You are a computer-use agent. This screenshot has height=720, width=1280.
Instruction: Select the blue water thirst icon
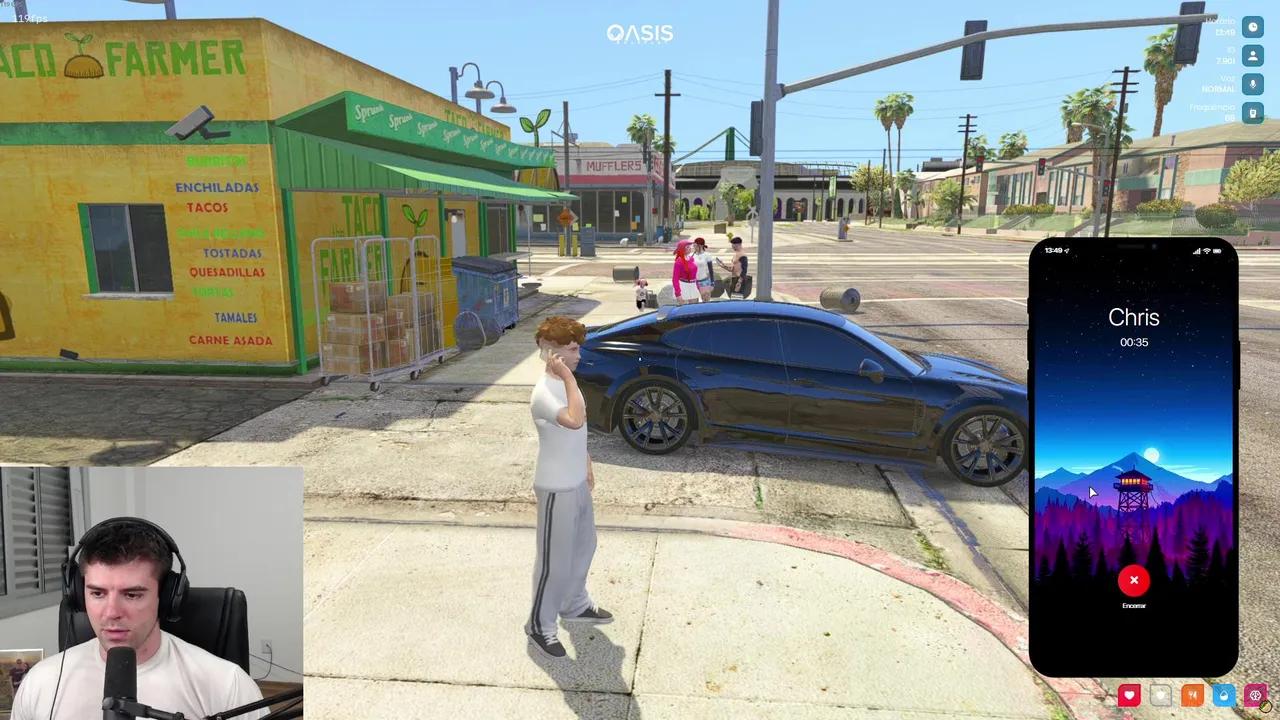(1223, 695)
